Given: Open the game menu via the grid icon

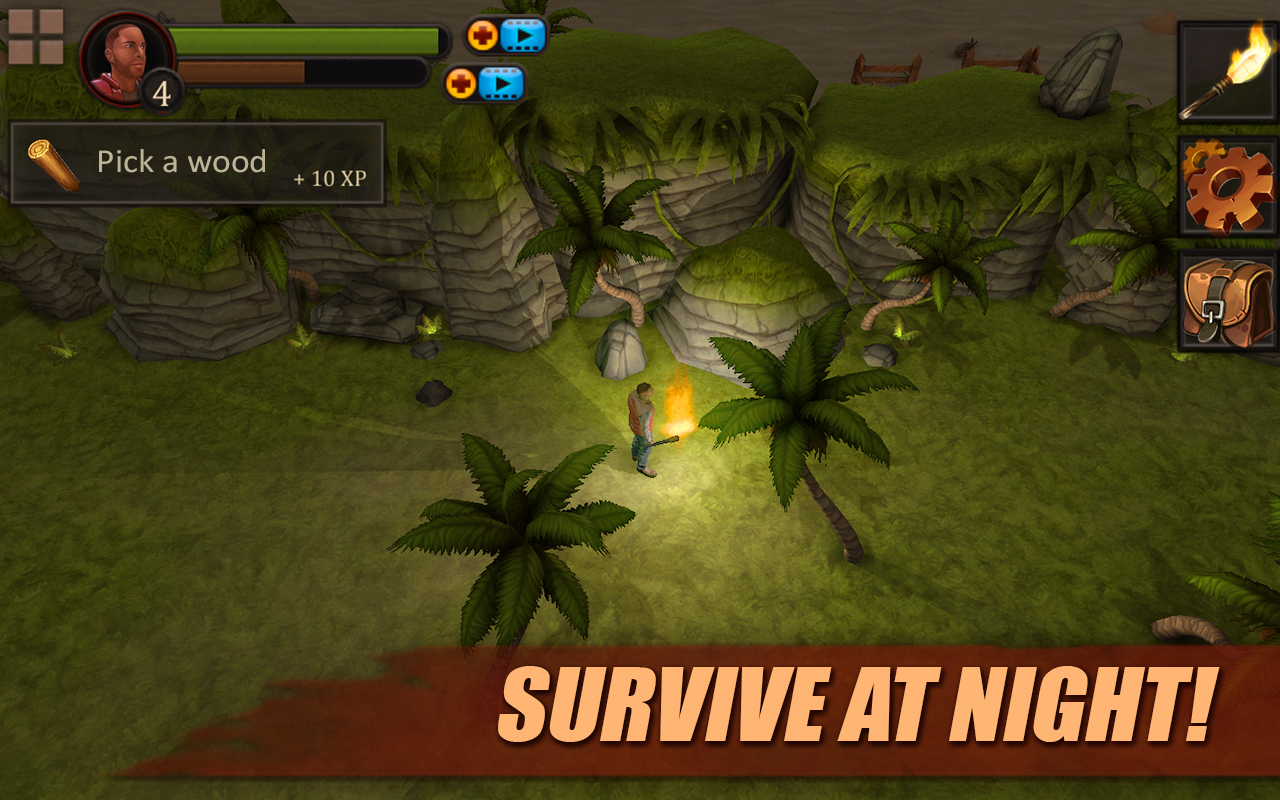Looking at the screenshot, I should click(x=36, y=36).
